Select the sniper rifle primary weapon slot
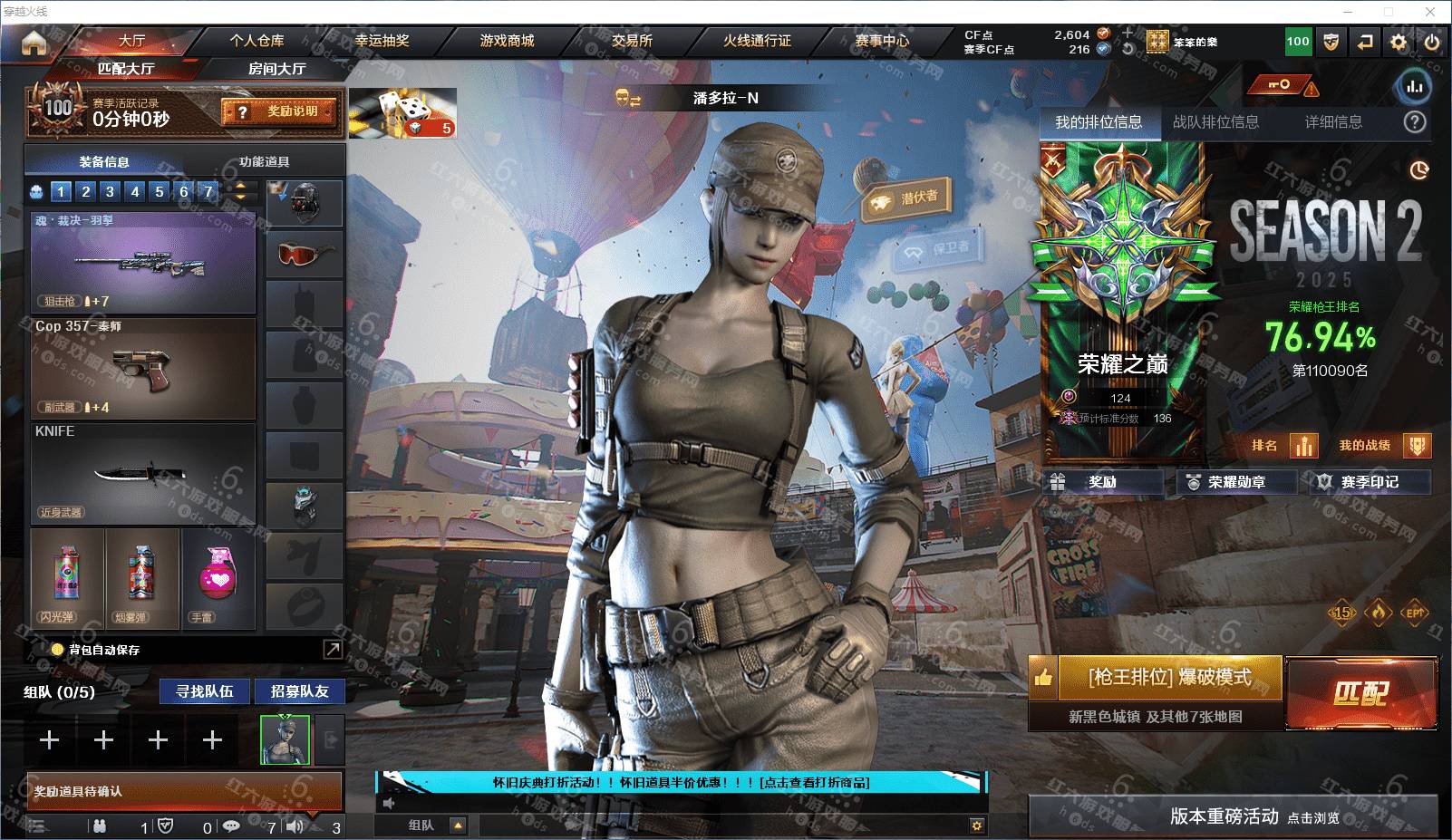Image resolution: width=1452 pixels, height=840 pixels. (x=143, y=264)
